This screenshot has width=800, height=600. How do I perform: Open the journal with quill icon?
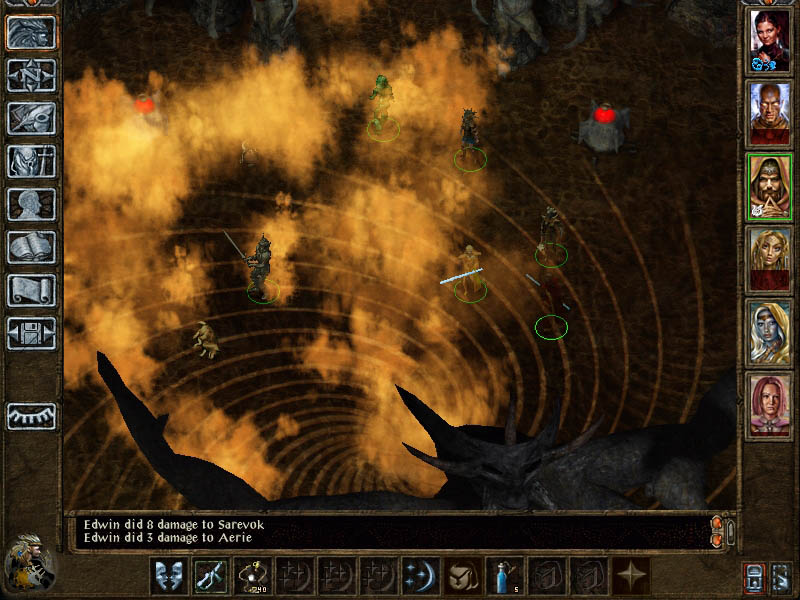pyautogui.click(x=31, y=118)
